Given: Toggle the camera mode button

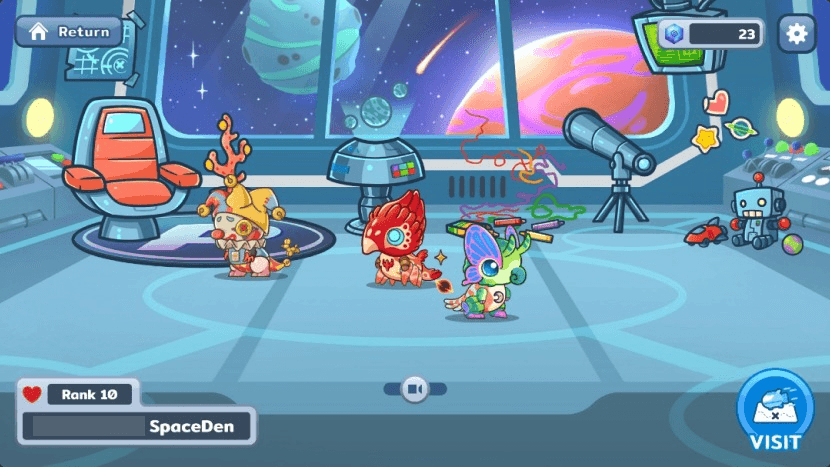Looking at the screenshot, I should (x=415, y=388).
